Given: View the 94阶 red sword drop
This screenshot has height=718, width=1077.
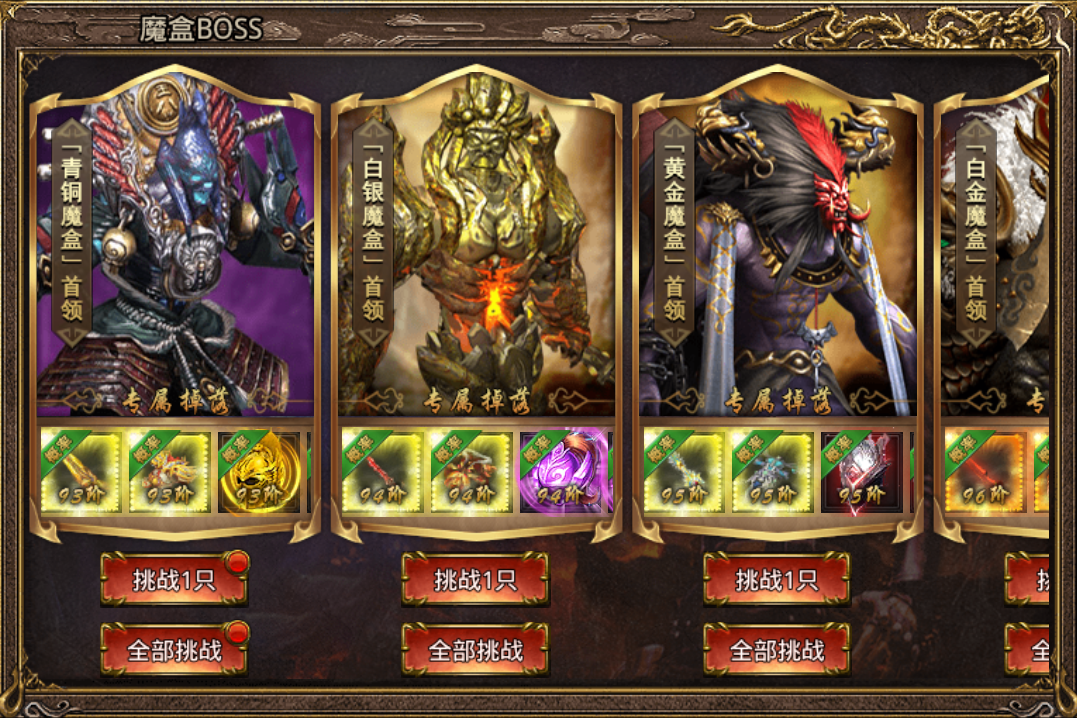Looking at the screenshot, I should (x=382, y=472).
